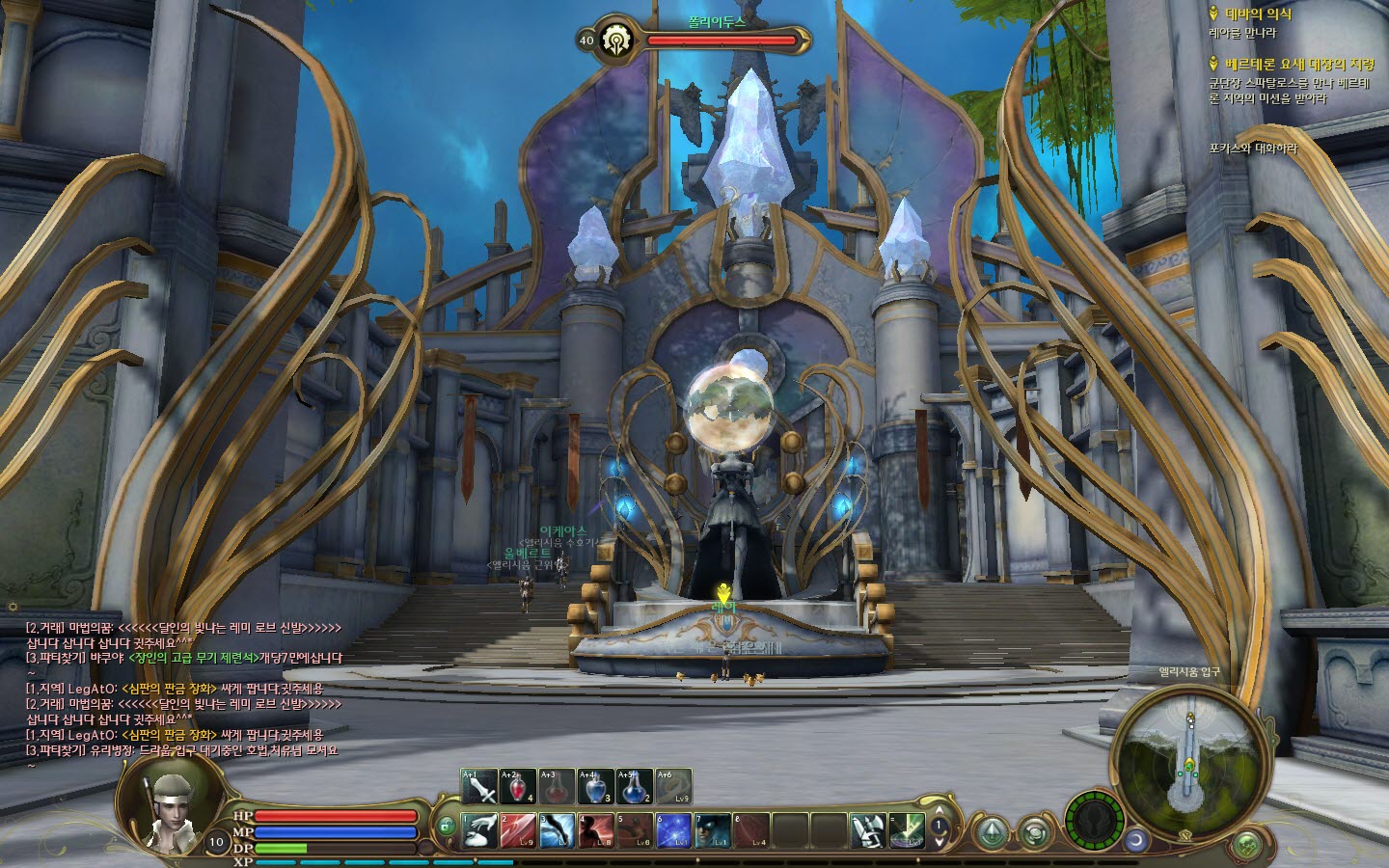Cast the red slash skill in slot 2
The width and height of the screenshot is (1389, 868).
click(x=518, y=830)
